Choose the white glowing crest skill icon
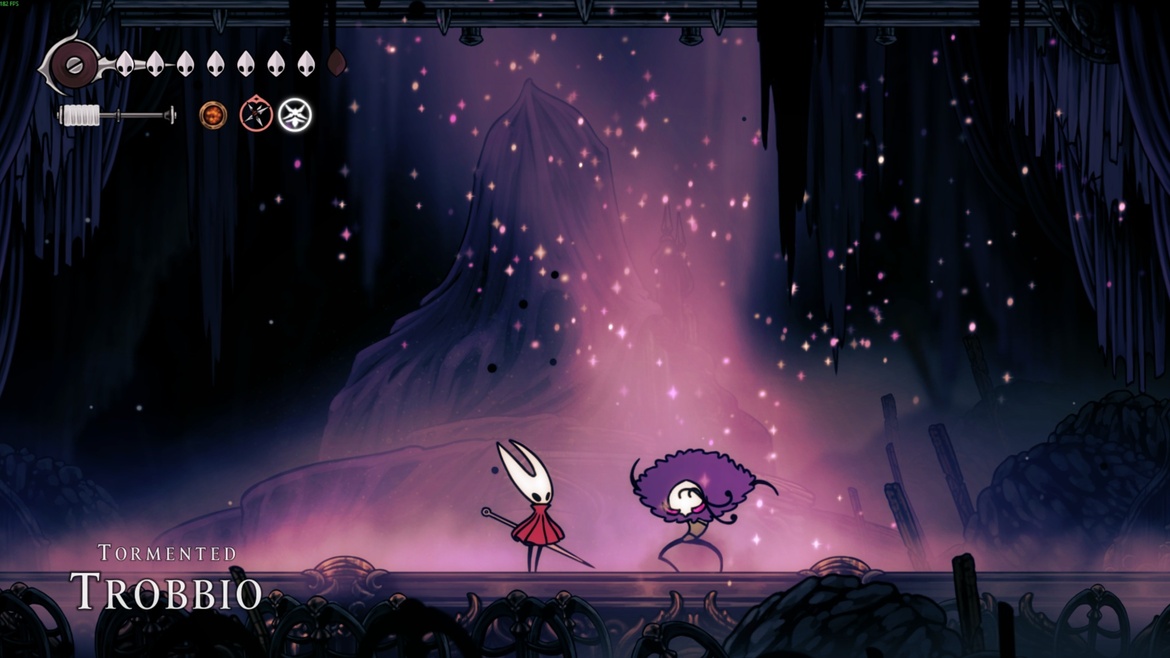Viewport: 1170px width, 658px height. coord(295,115)
